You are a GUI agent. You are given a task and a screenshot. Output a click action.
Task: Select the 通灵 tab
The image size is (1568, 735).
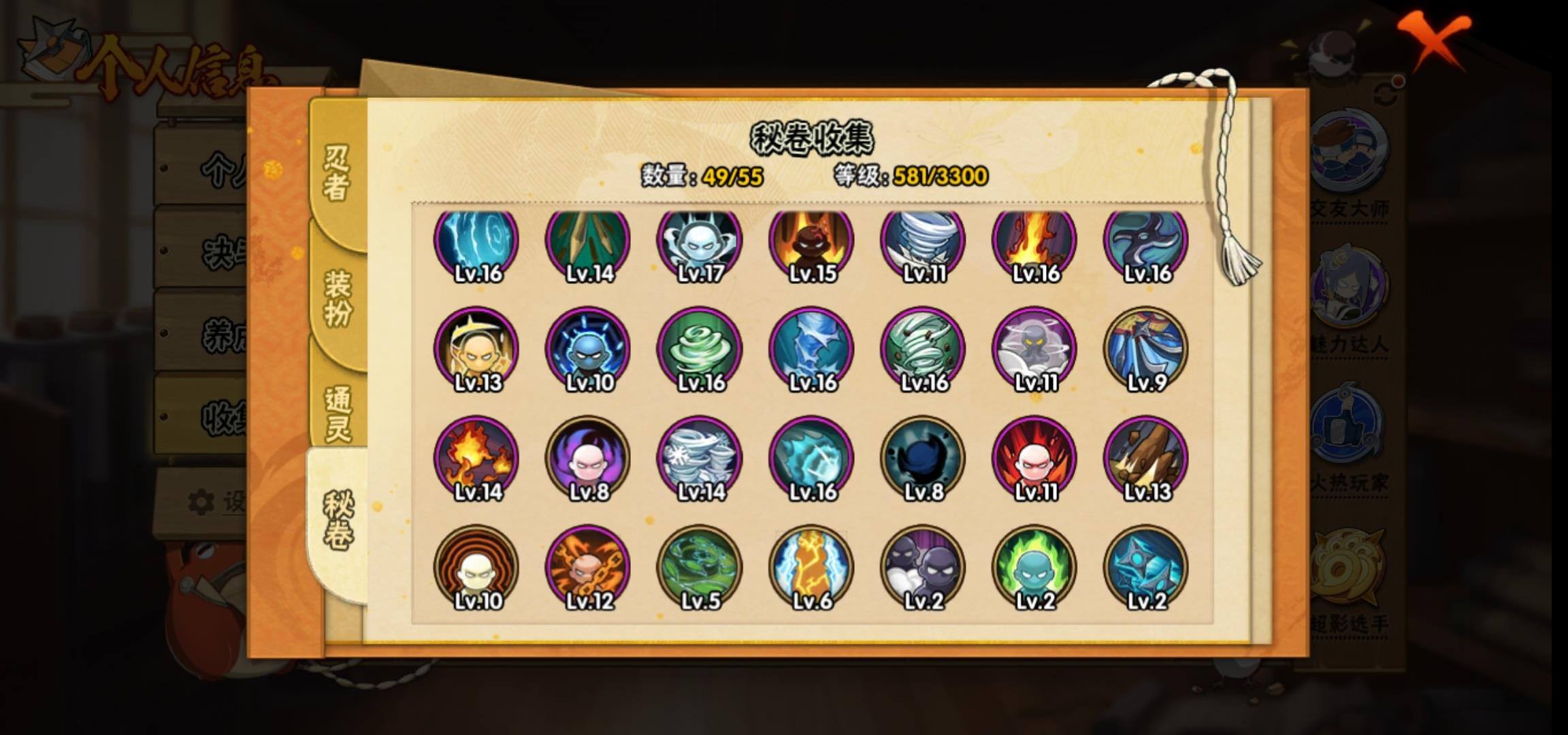coord(338,414)
